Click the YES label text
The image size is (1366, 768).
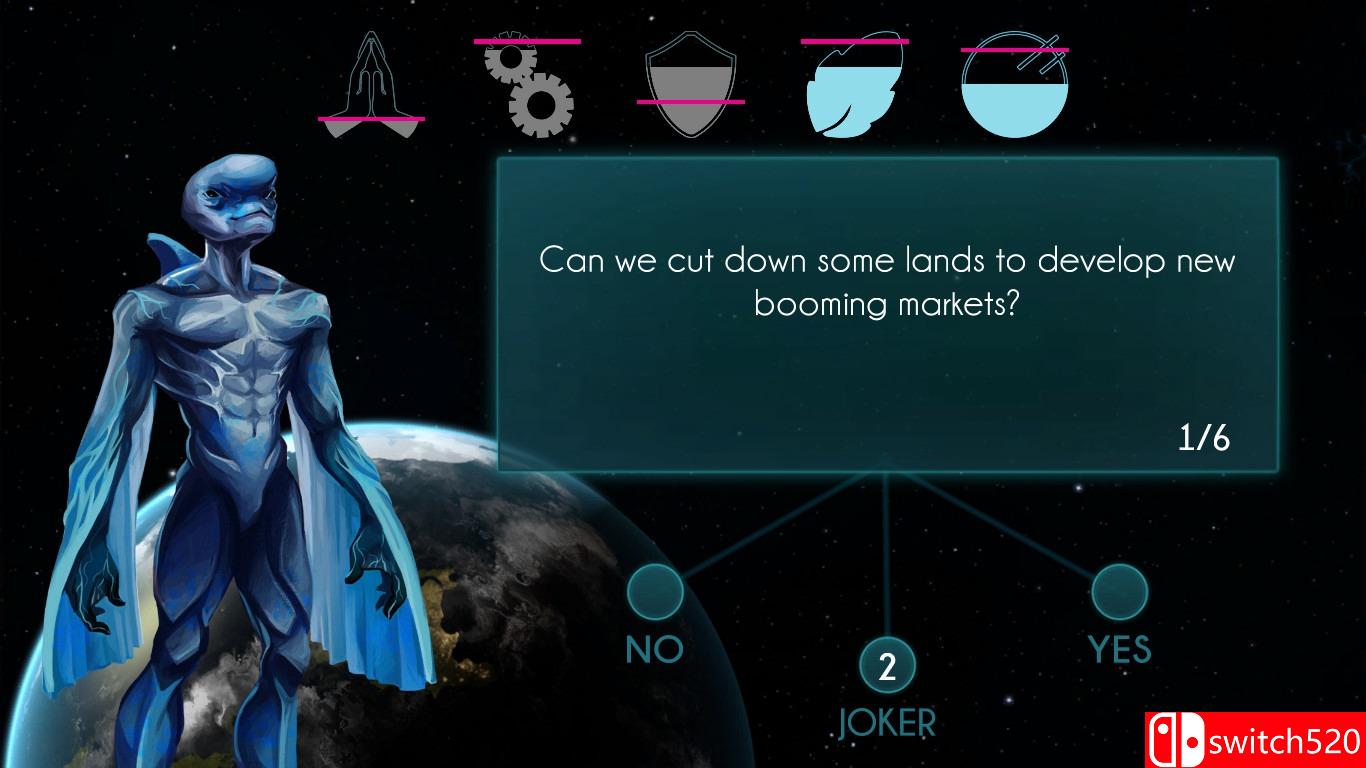(1119, 649)
